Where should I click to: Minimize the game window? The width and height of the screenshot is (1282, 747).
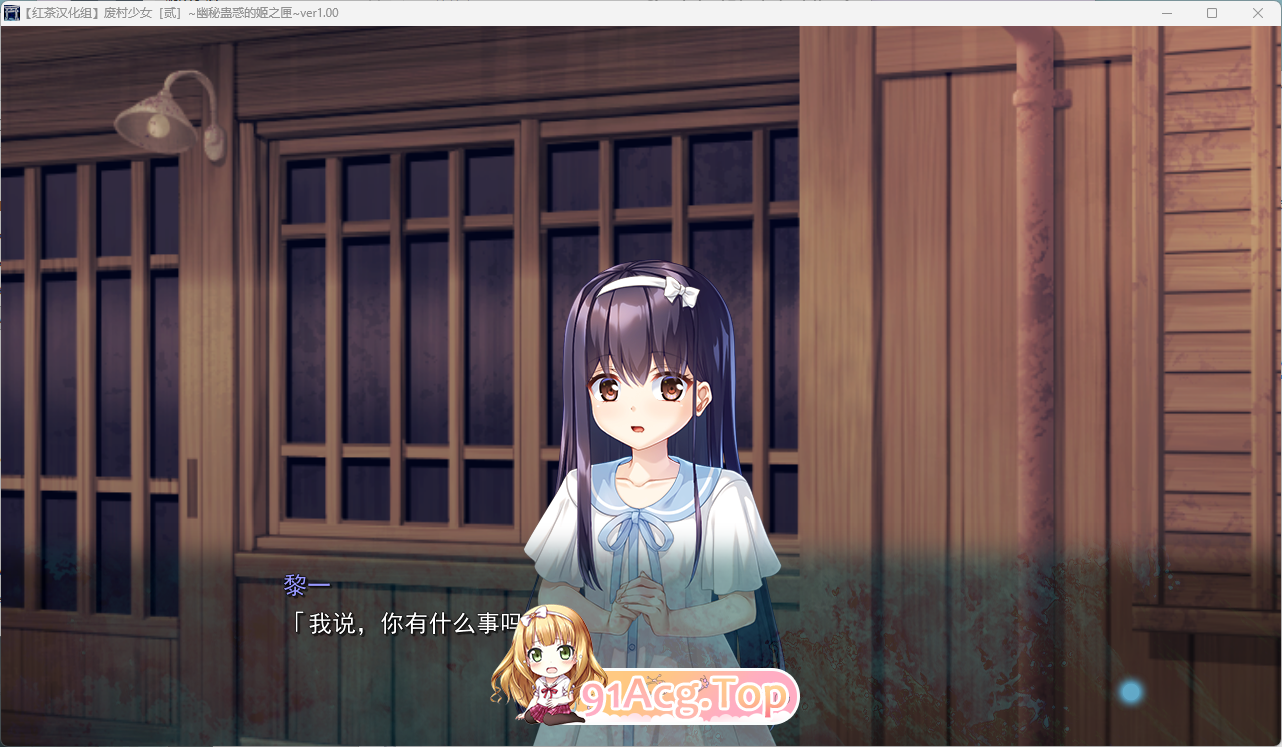(1165, 13)
